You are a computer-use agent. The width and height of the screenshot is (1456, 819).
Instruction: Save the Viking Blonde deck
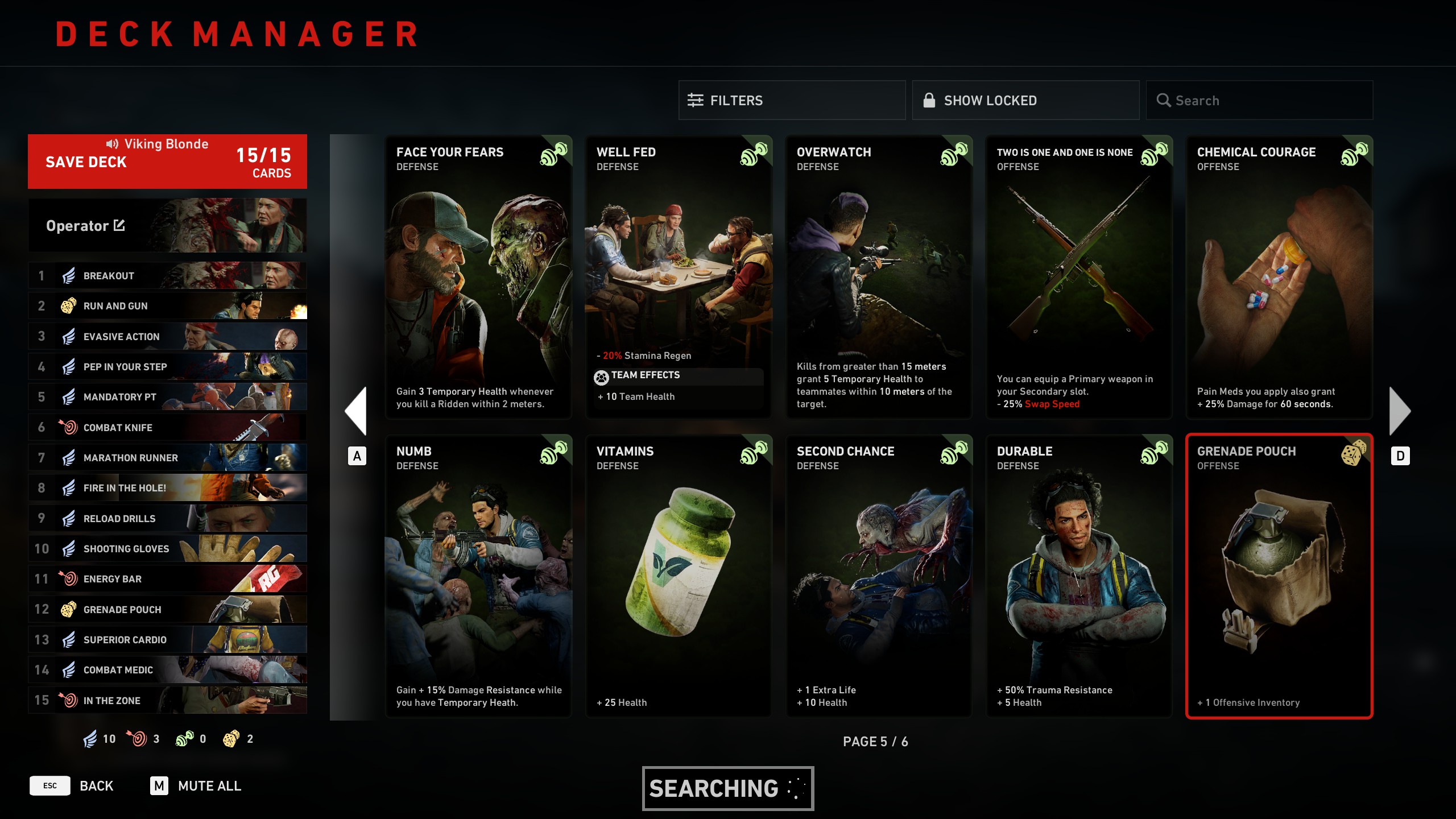pyautogui.click(x=167, y=162)
